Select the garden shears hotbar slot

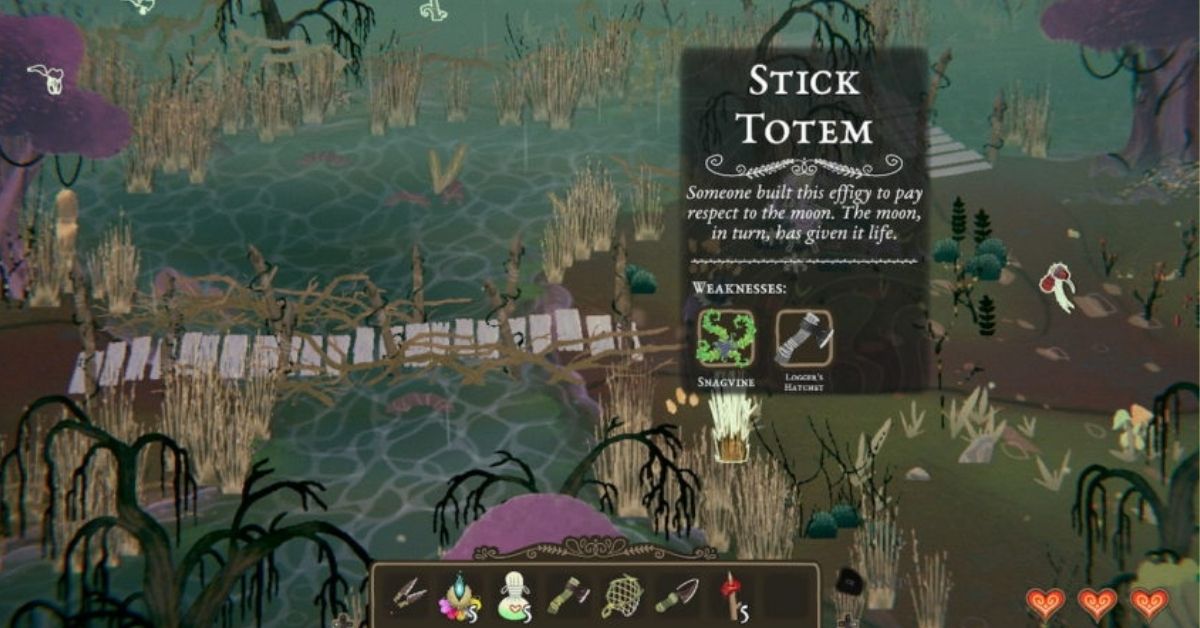[x=408, y=597]
